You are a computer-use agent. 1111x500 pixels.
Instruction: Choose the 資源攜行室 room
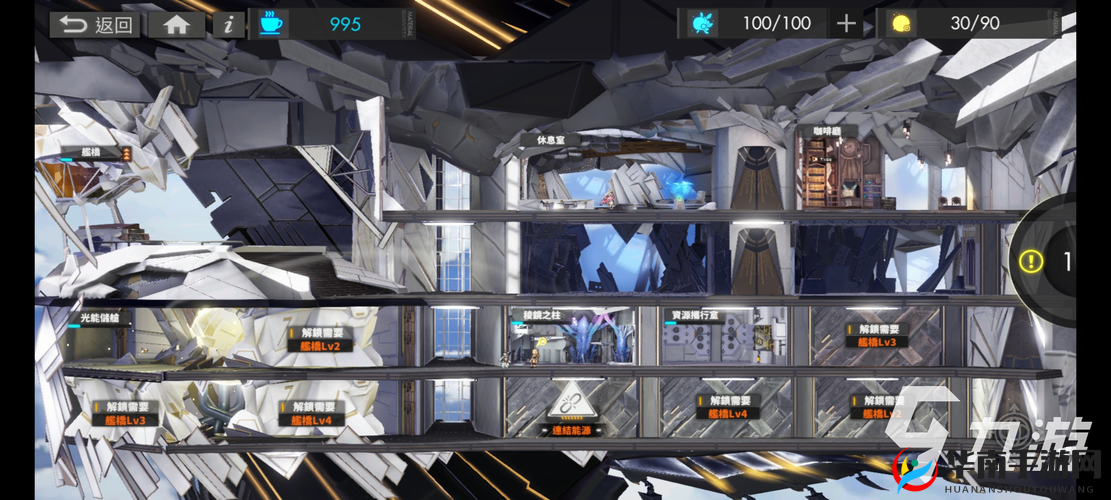(696, 316)
